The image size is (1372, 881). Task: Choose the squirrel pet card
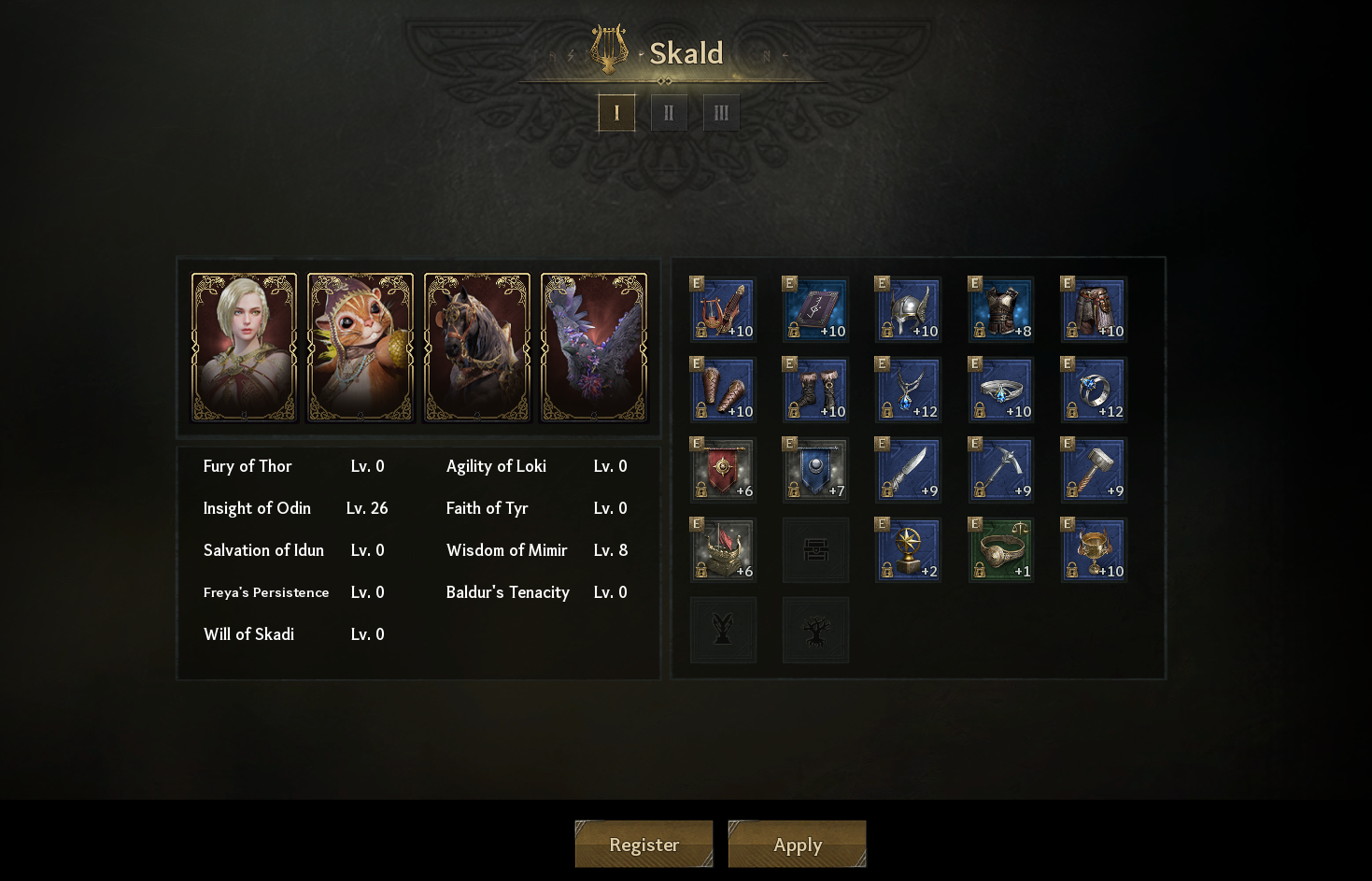(361, 348)
